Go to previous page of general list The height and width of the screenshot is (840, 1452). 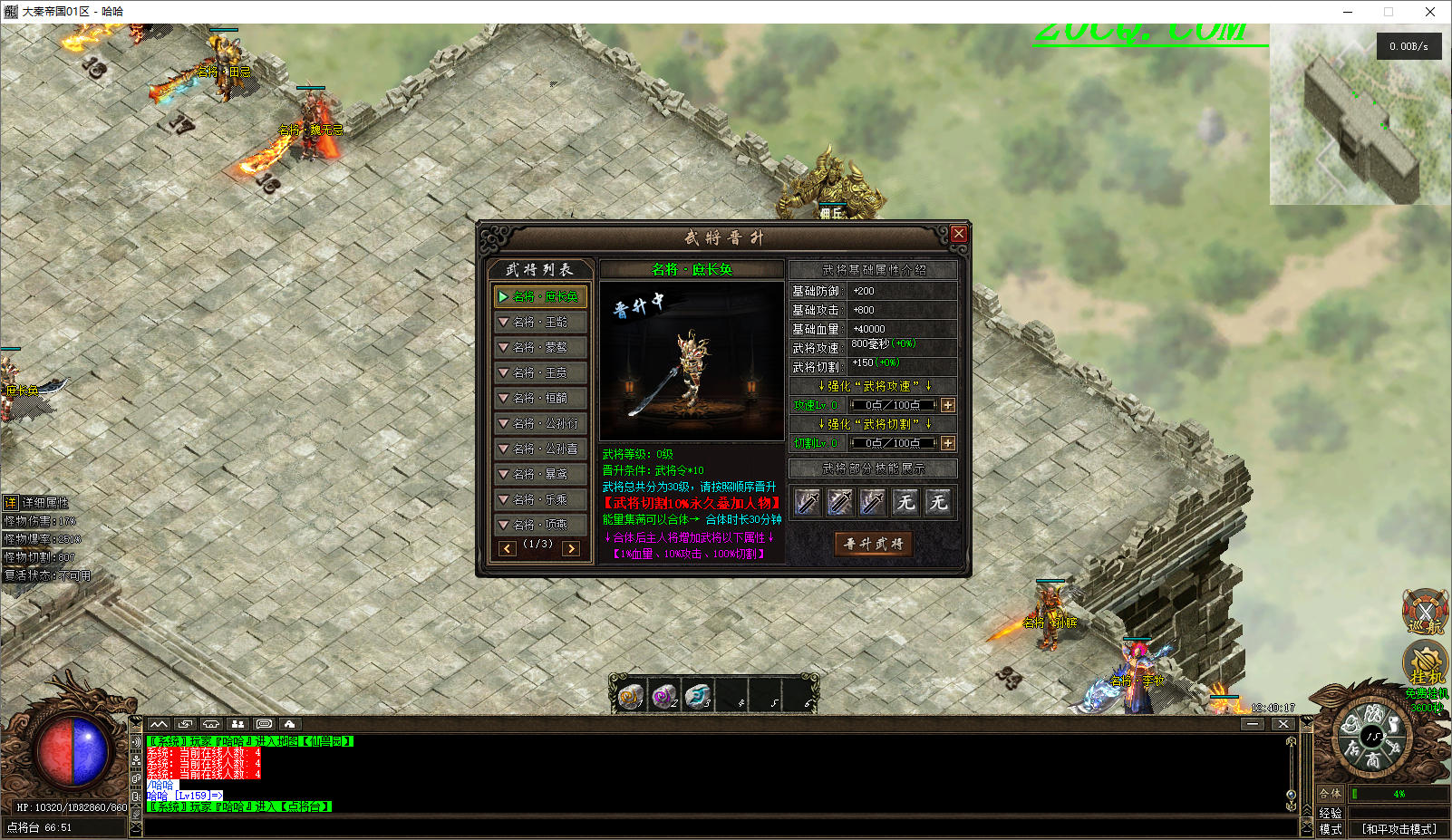pyautogui.click(x=508, y=548)
